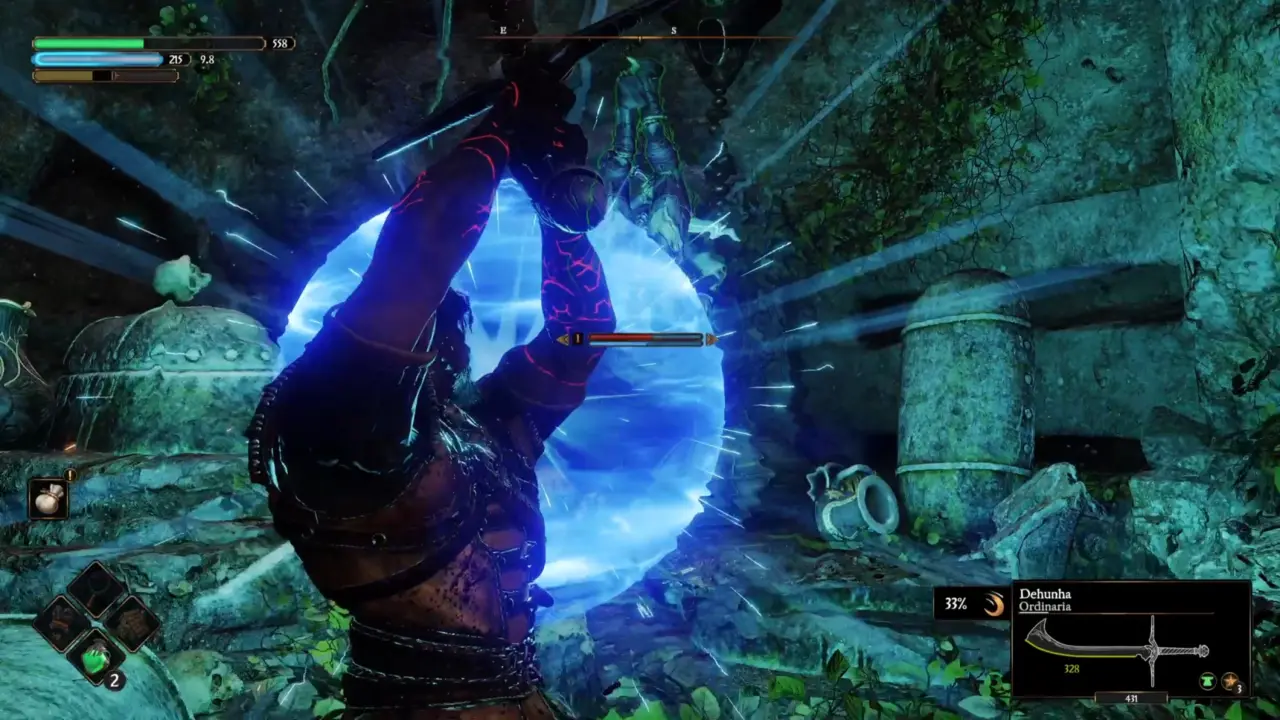Click the orange star icon on weapon card
This screenshot has width=1280, height=720.
coord(1230,681)
